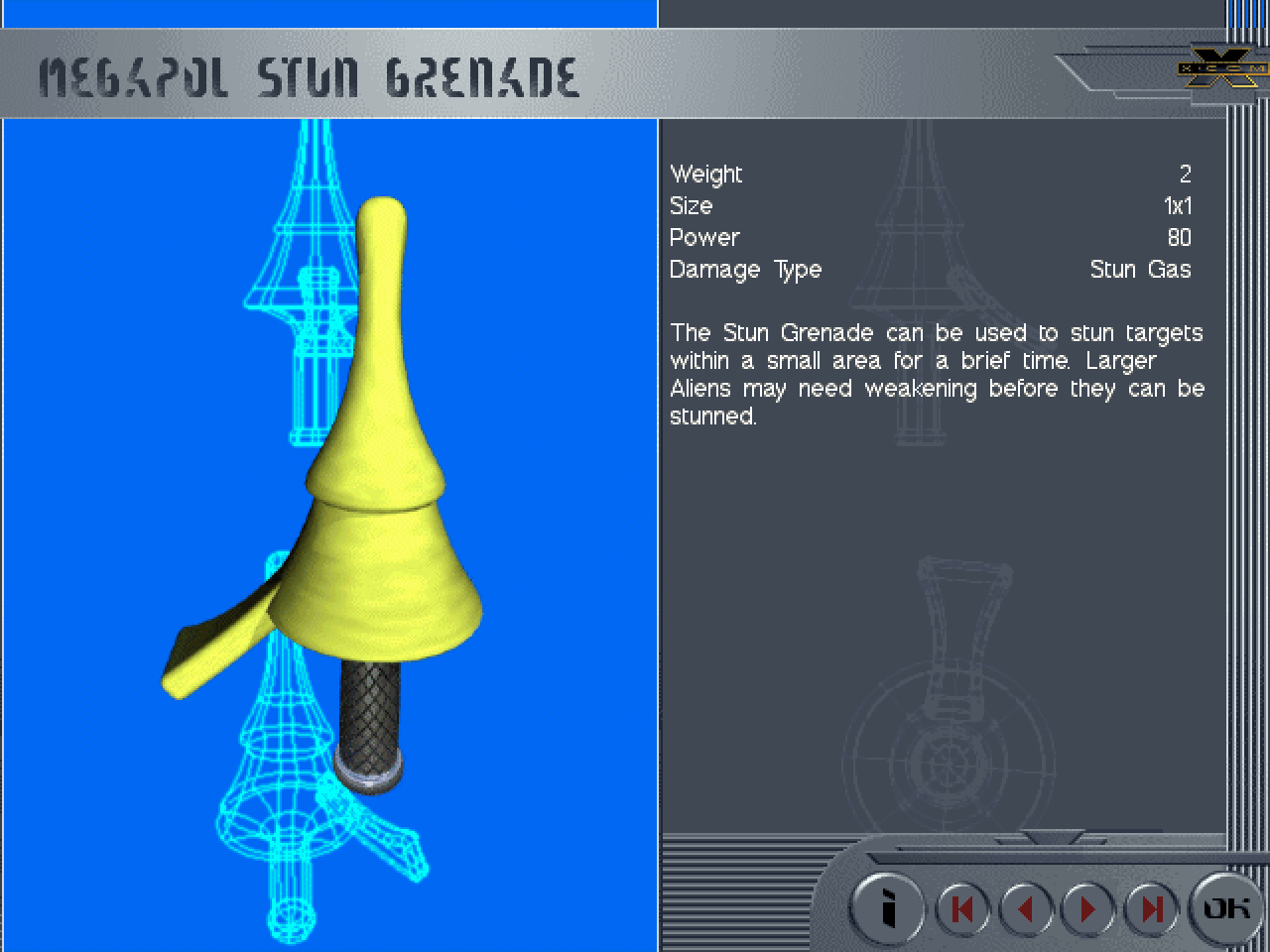Confirm with the OK button

coord(1226,907)
